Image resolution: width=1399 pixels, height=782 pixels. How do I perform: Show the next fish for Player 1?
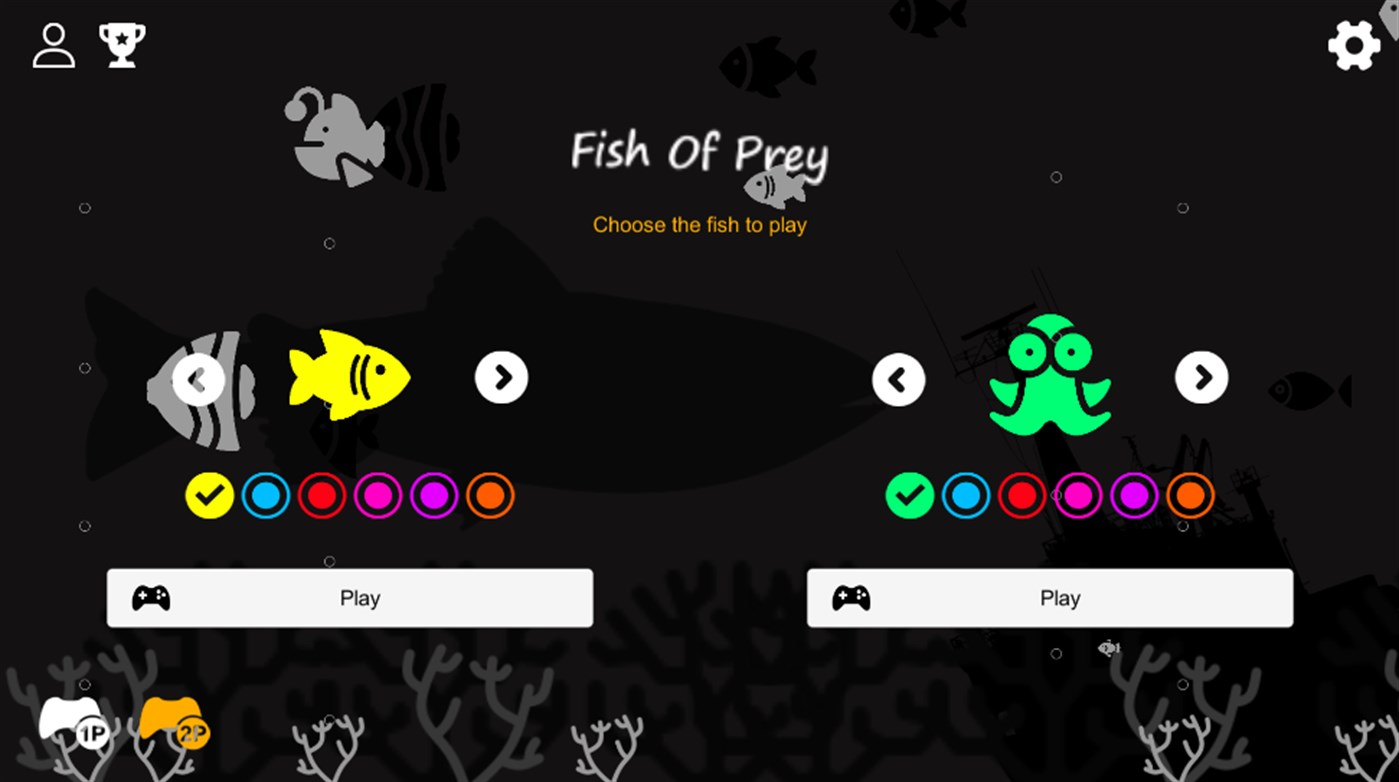tap(502, 378)
